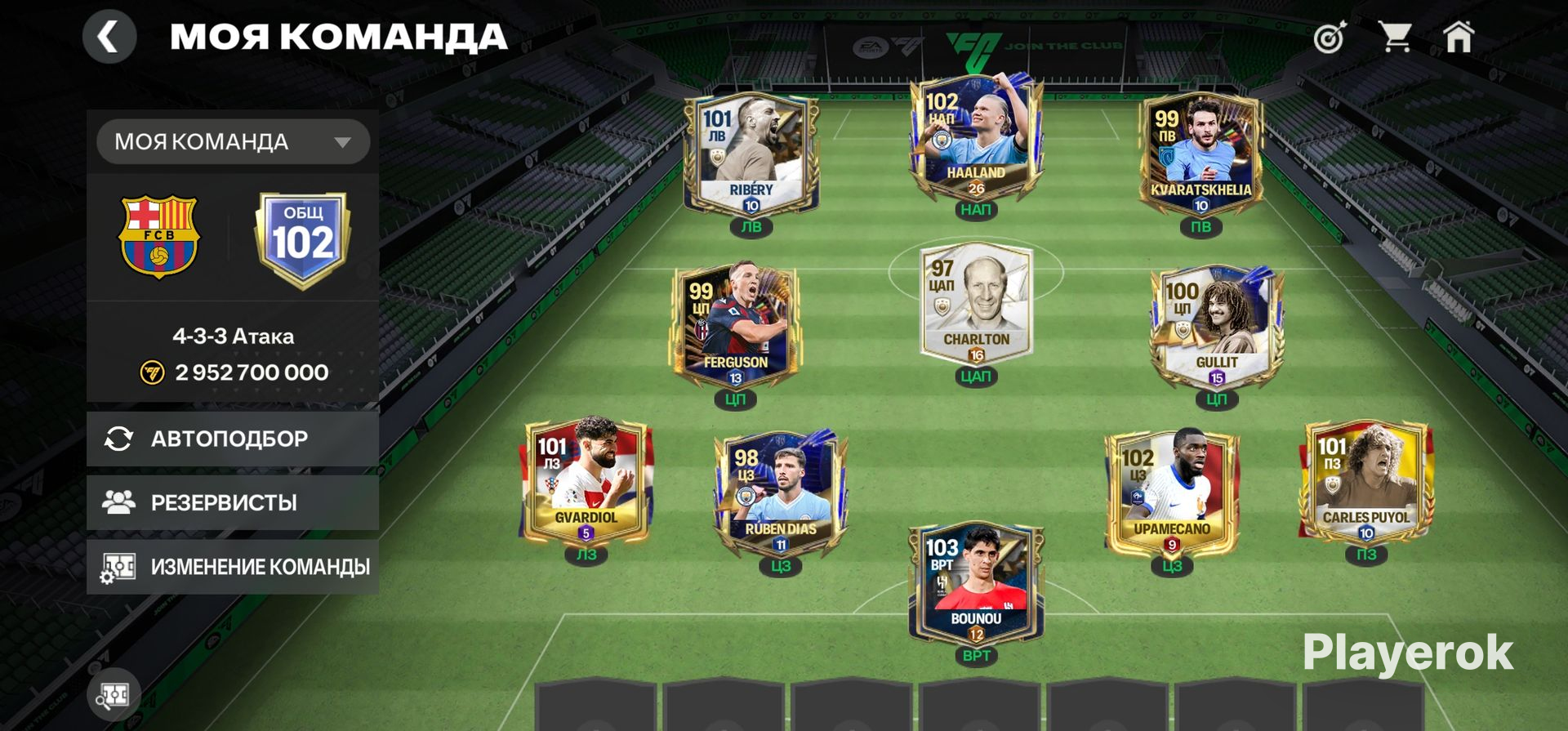This screenshot has width=1568, height=731.
Task: Choose the Ferguson midfielder card
Action: 735,328
